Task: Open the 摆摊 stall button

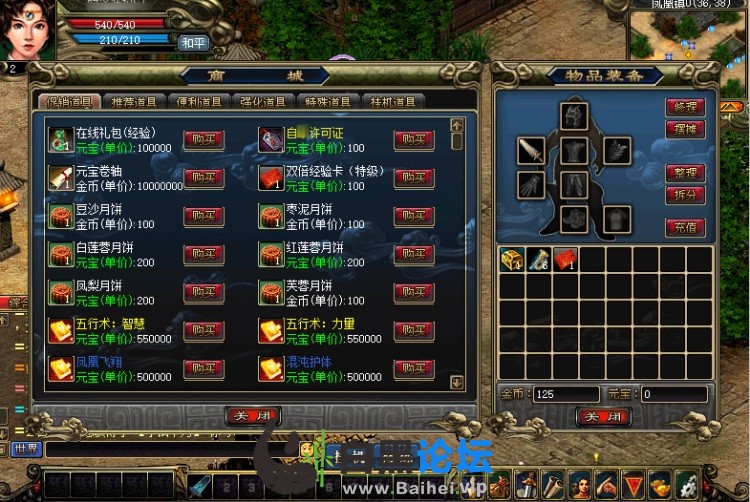Action: pos(685,130)
